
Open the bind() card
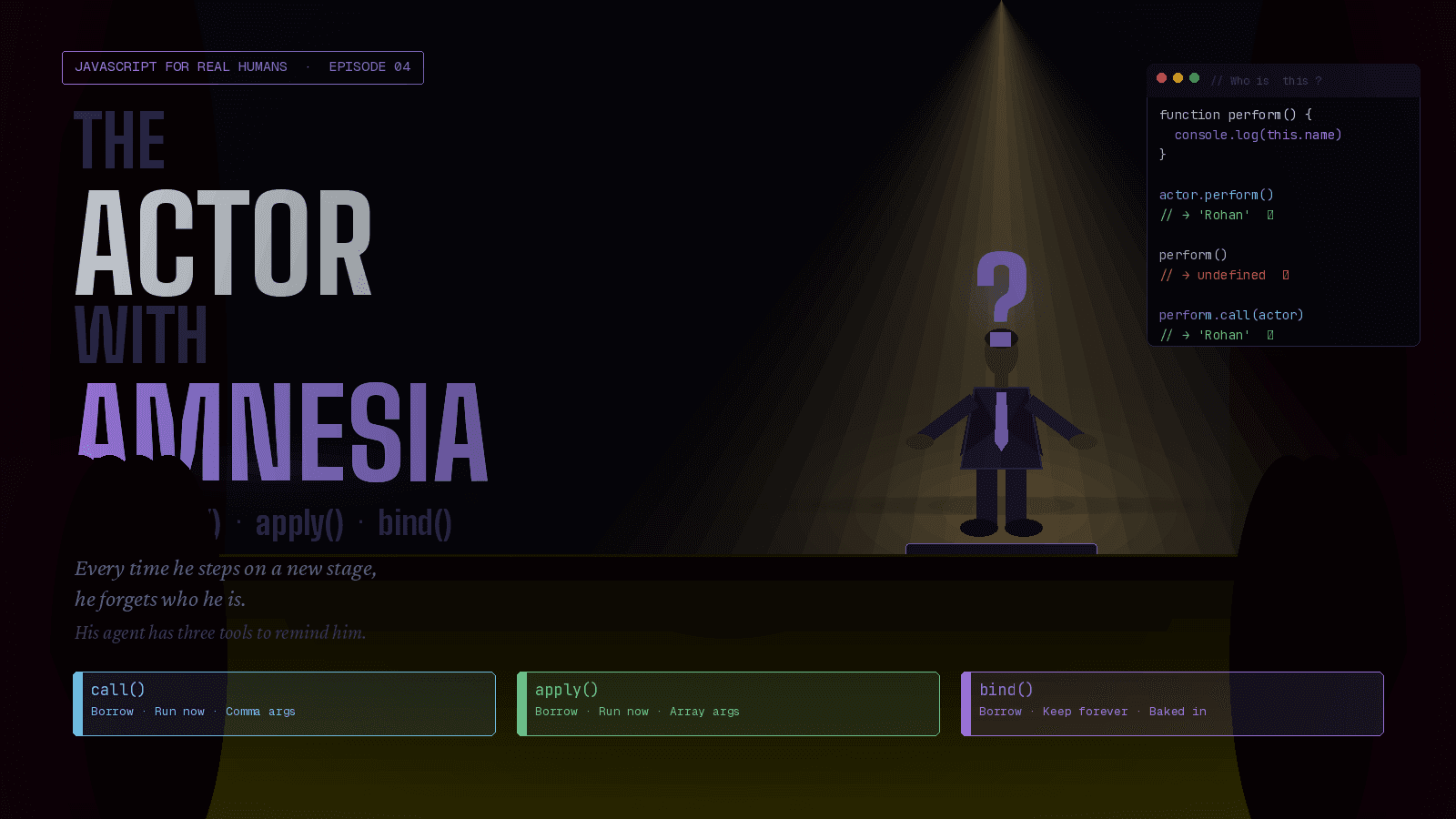pos(1172,703)
